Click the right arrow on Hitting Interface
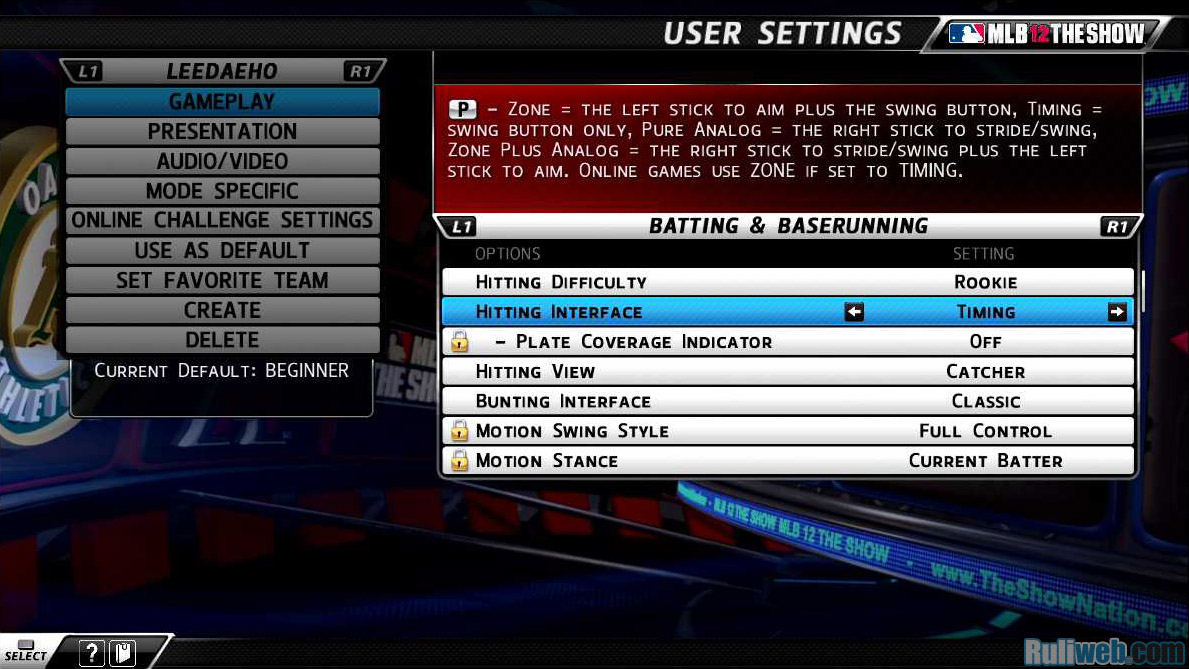The image size is (1189, 669). point(1116,312)
